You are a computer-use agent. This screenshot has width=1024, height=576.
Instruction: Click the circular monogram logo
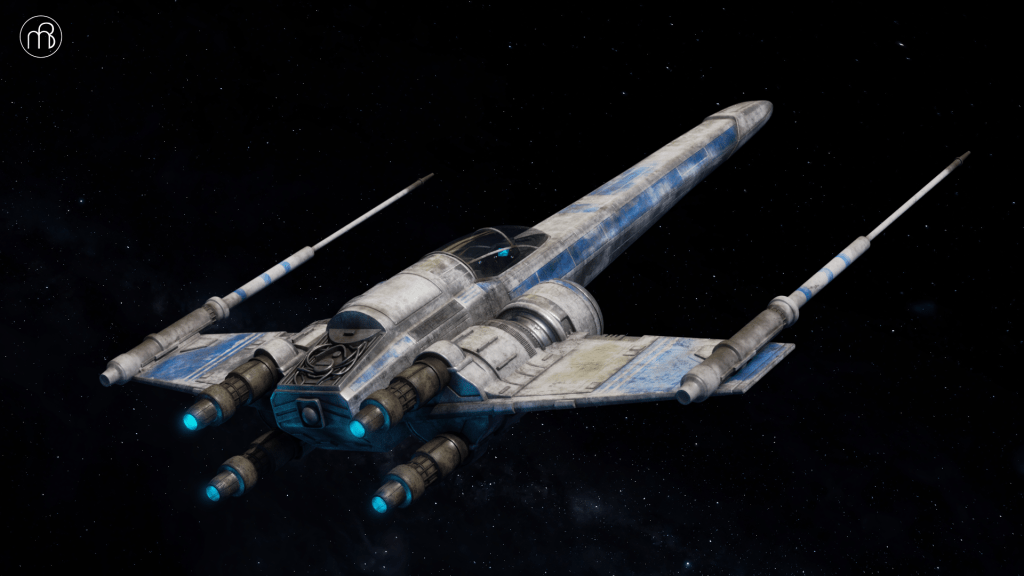click(x=41, y=37)
